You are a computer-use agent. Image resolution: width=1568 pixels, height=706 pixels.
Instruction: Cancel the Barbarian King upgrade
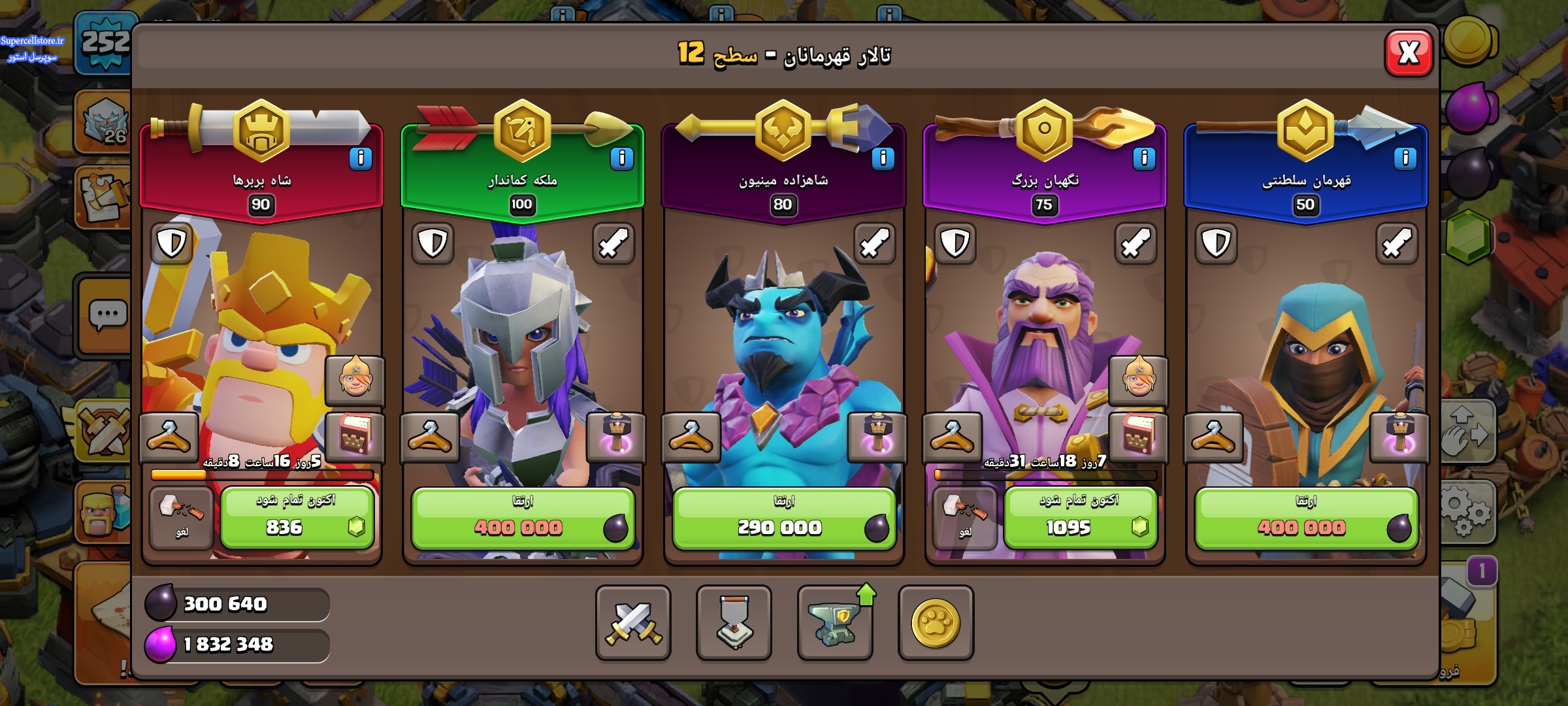pyautogui.click(x=181, y=518)
